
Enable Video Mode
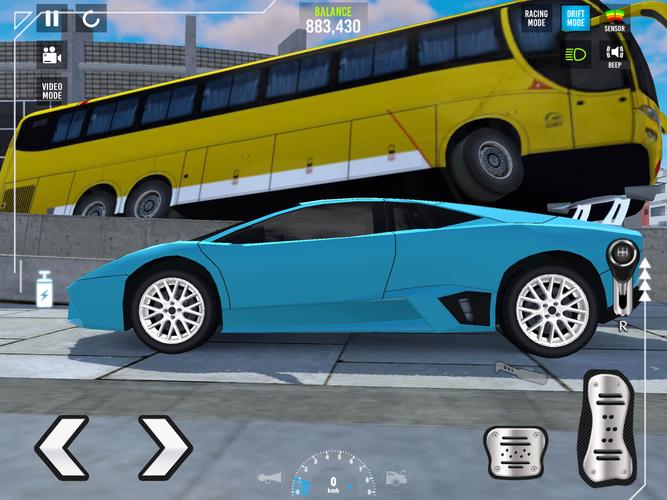pyautogui.click(x=52, y=91)
